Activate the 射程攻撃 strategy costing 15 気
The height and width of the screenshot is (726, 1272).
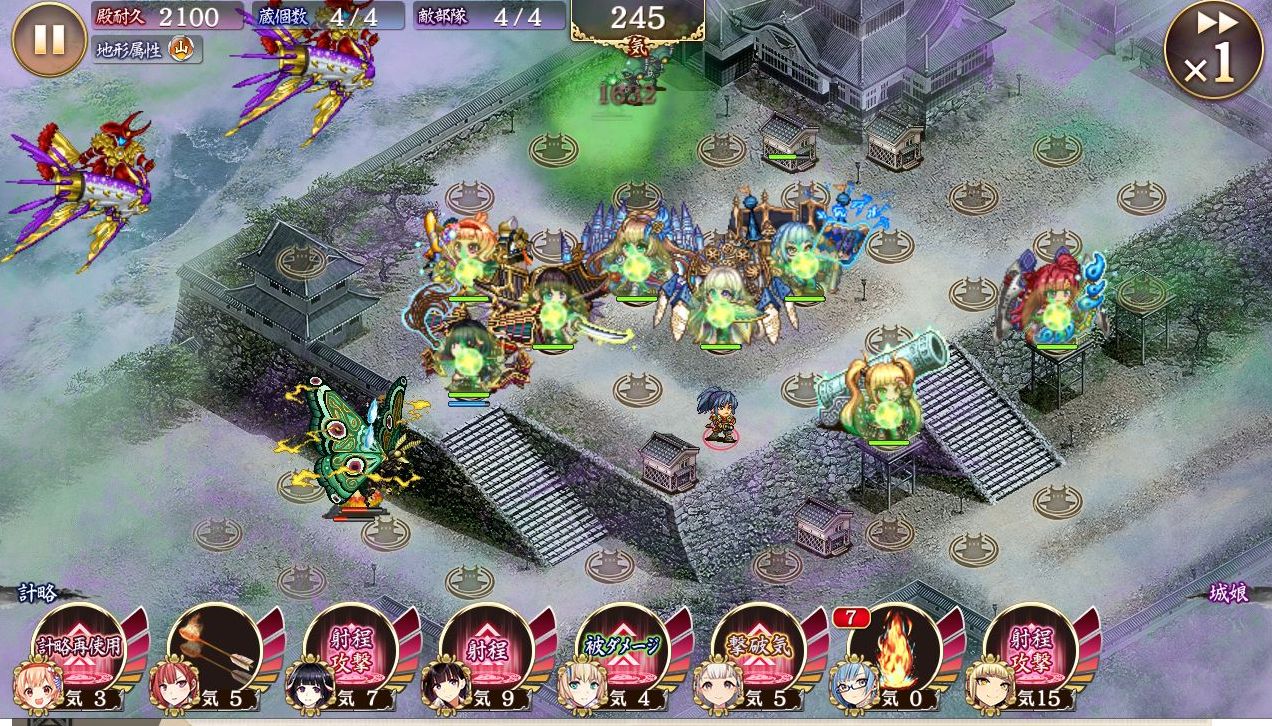pyautogui.click(x=1031, y=649)
